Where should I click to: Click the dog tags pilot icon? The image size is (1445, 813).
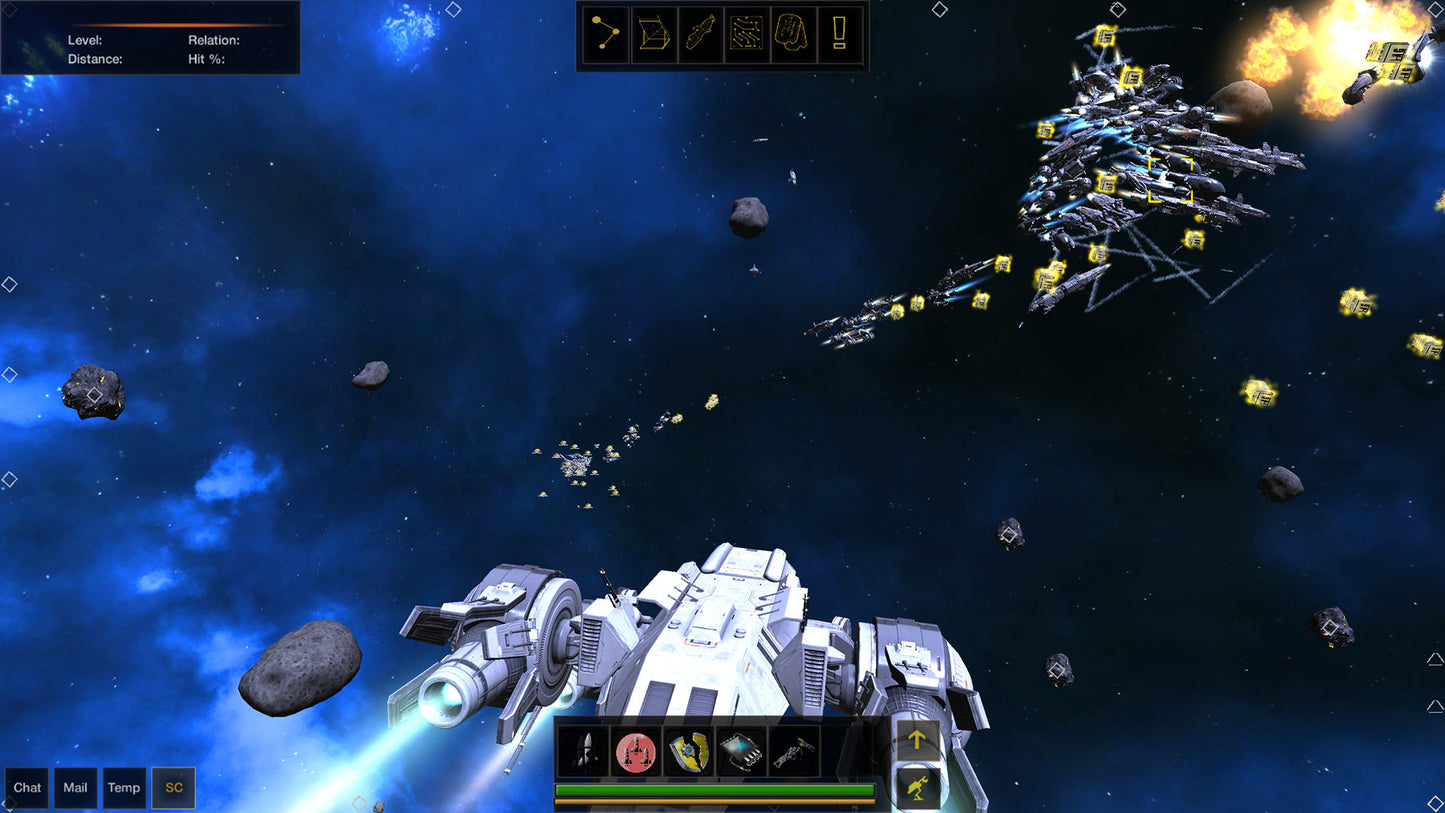(794, 33)
